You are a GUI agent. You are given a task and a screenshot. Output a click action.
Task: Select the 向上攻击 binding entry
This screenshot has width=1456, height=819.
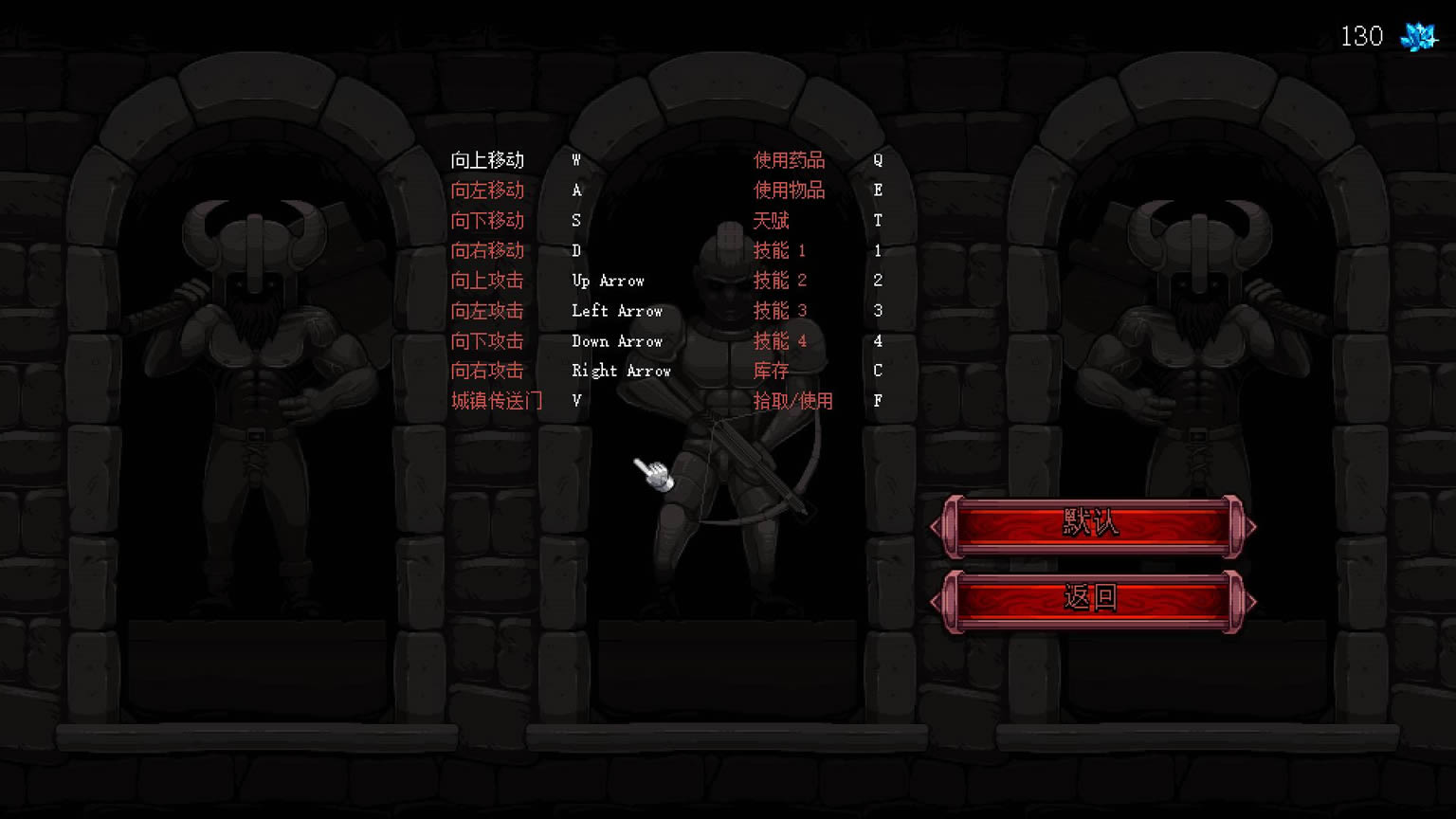(487, 281)
